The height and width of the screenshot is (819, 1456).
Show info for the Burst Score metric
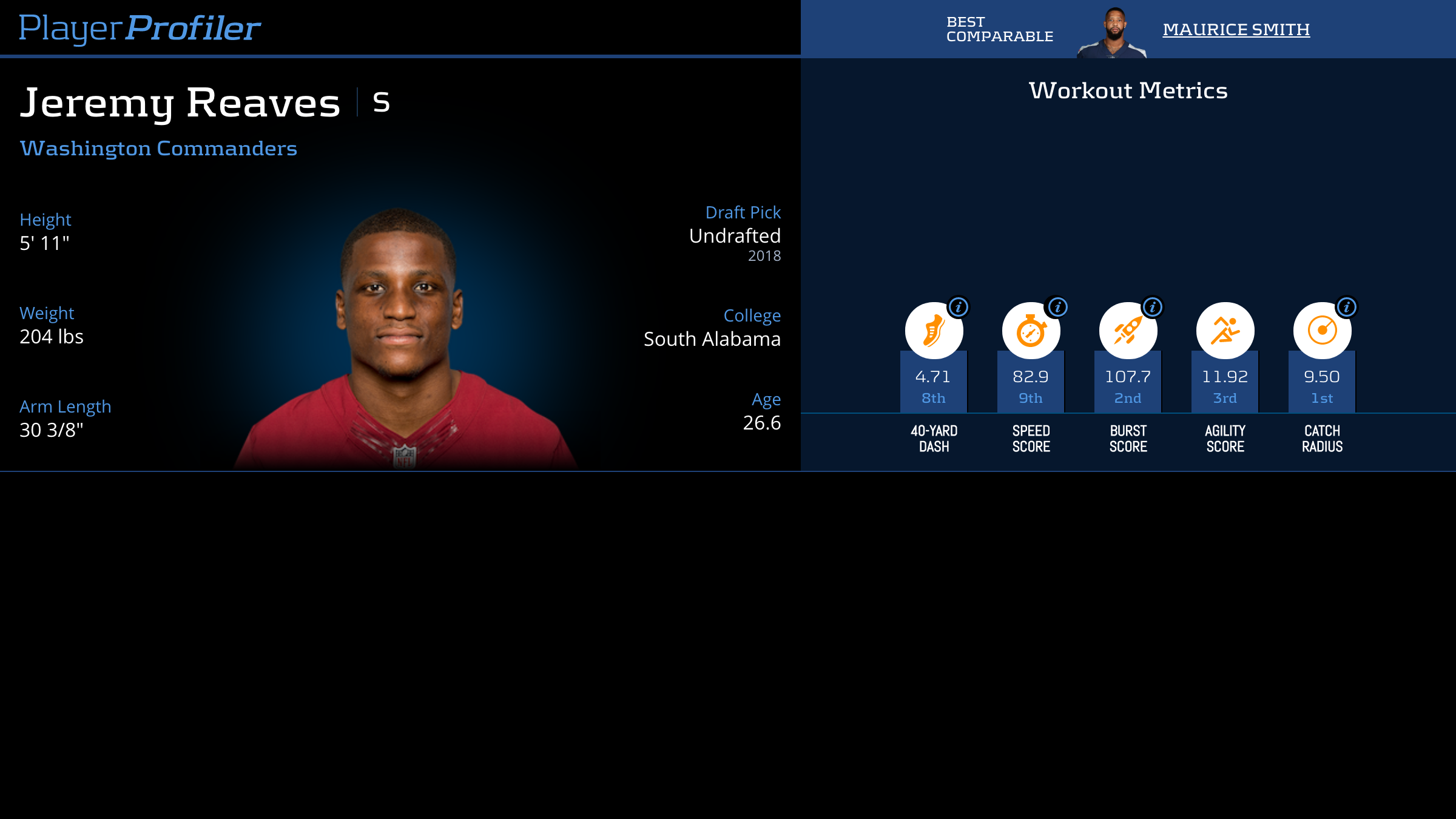tap(1153, 307)
